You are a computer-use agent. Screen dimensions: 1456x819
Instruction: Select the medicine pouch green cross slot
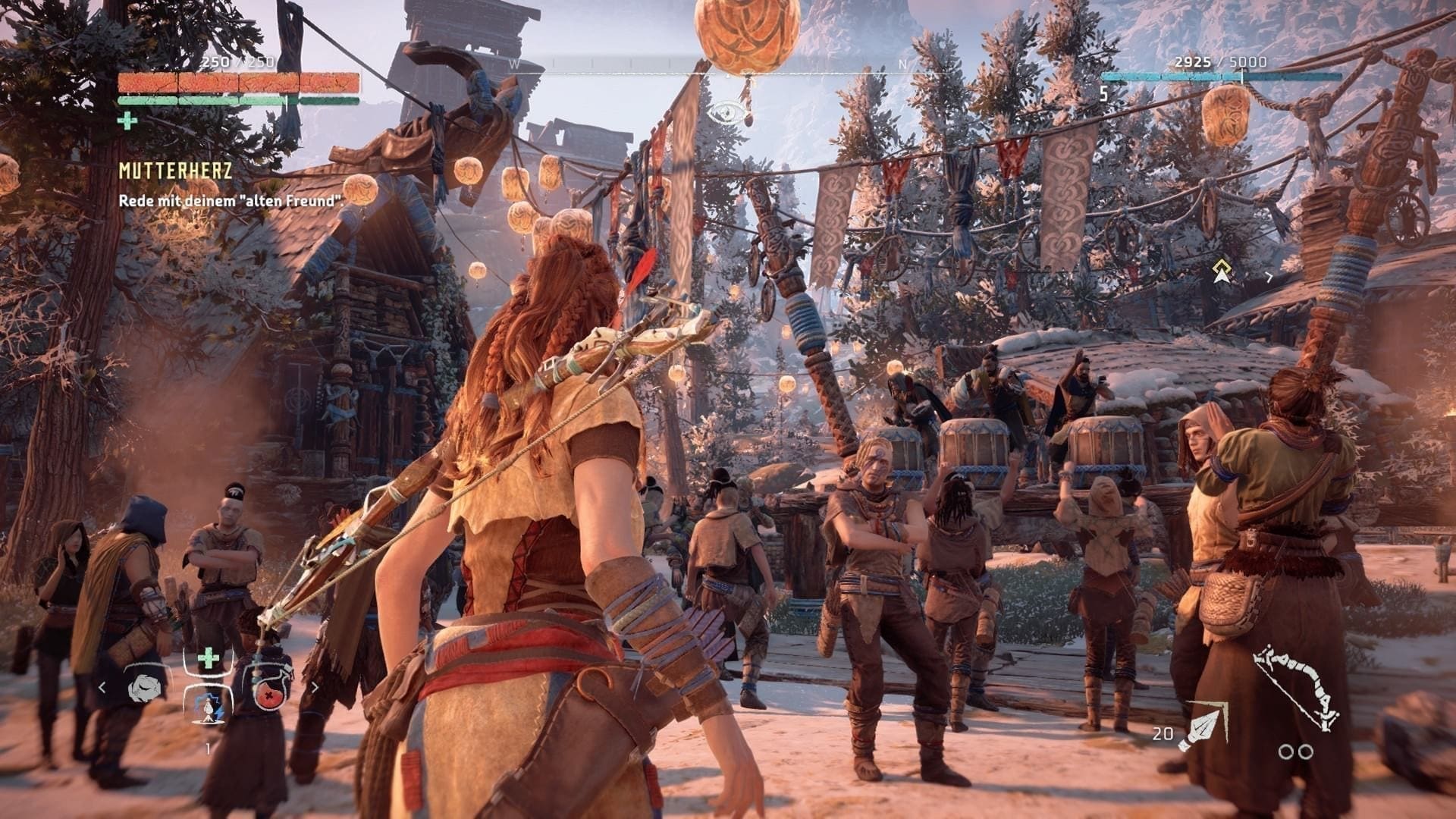(x=207, y=659)
